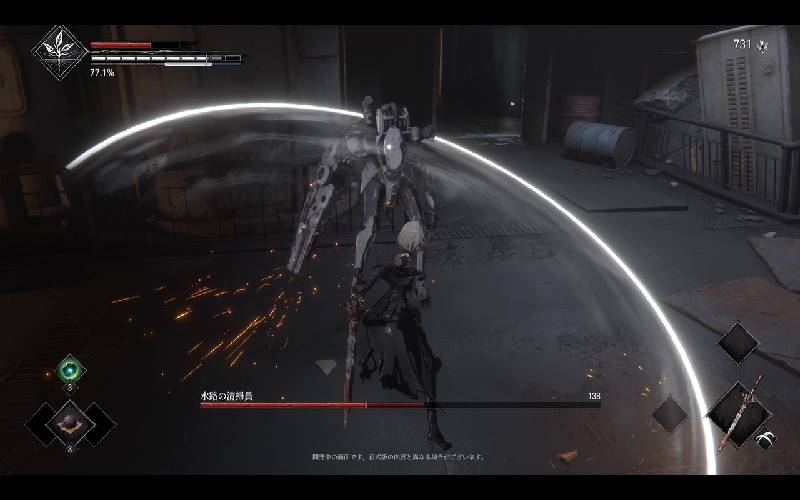This screenshot has width=800, height=500.
Task: Click the small white icon beside the sword
Action: pos(765,437)
